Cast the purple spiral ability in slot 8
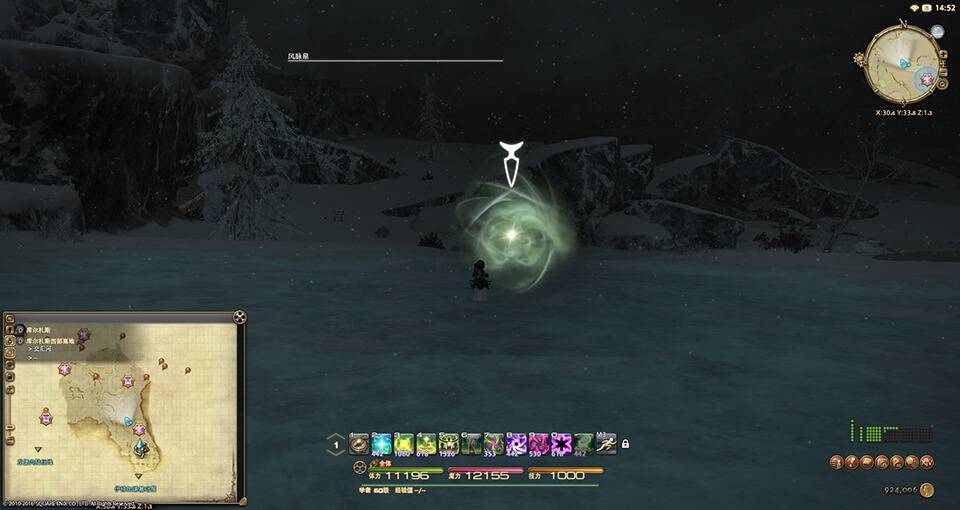 pyautogui.click(x=517, y=443)
